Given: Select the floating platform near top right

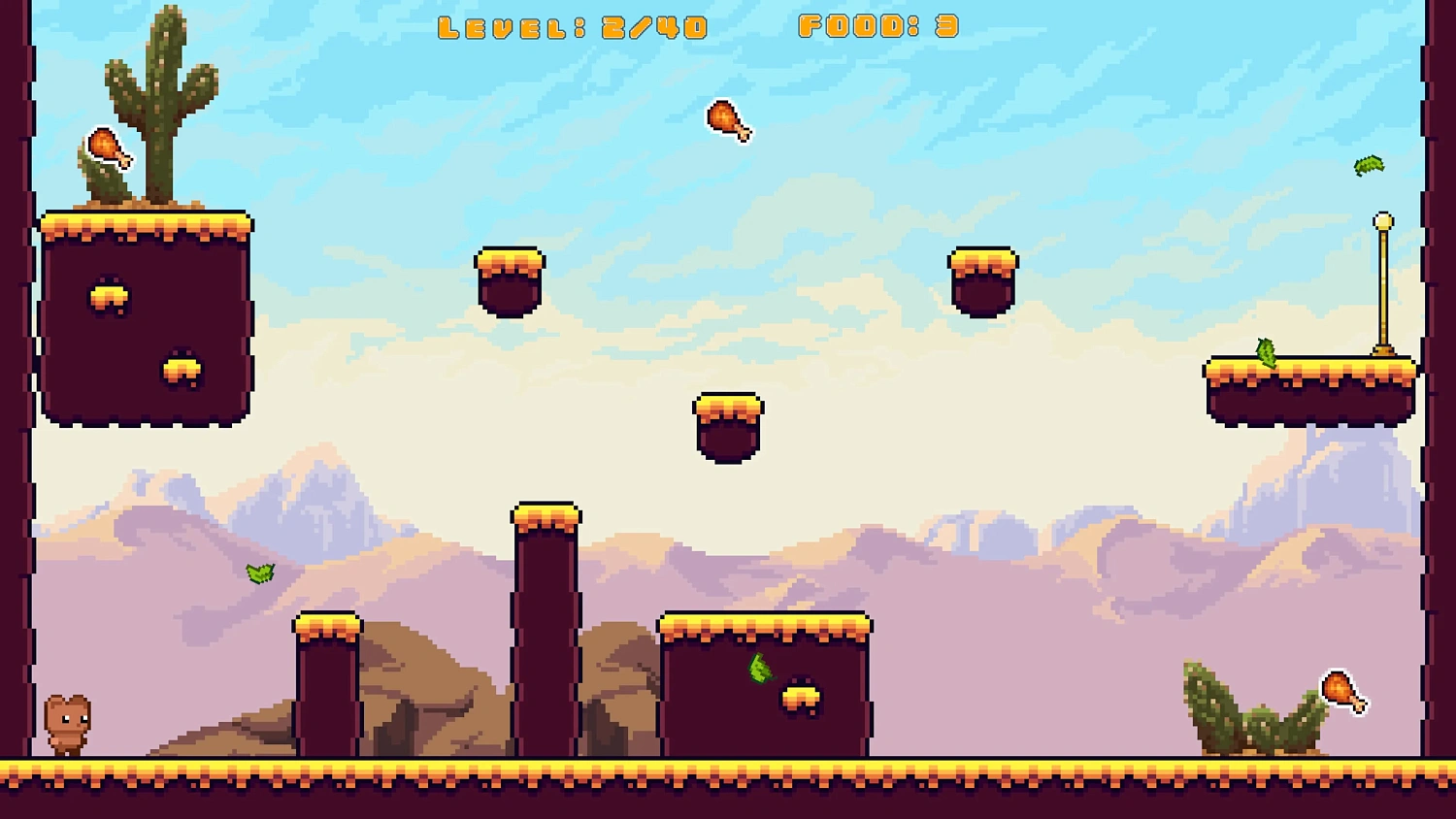Looking at the screenshot, I should (982, 281).
